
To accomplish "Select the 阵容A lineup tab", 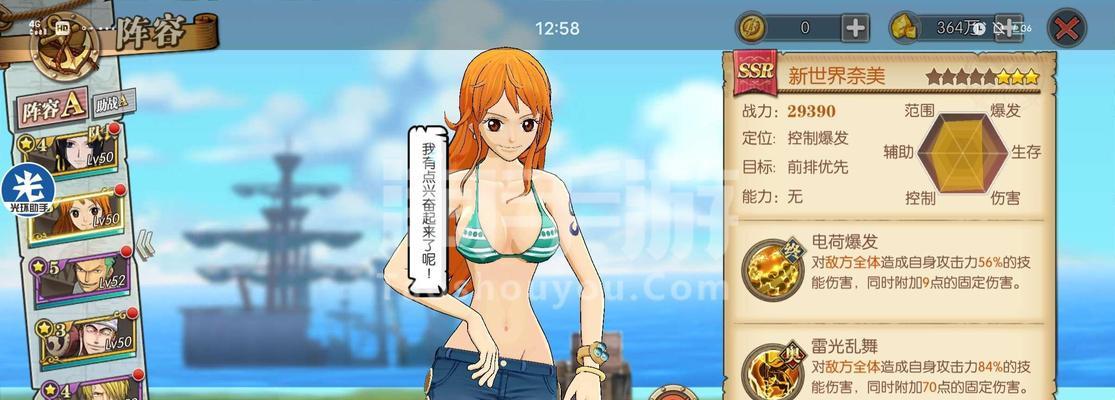I will click(53, 108).
